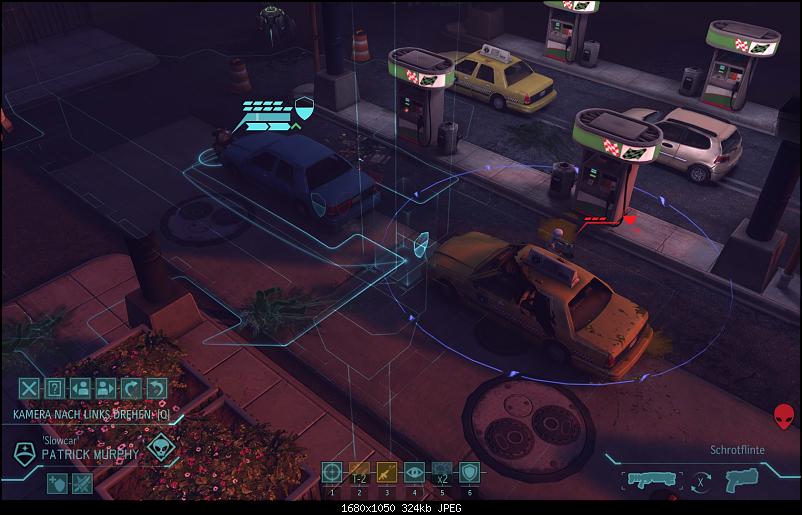The width and height of the screenshot is (802, 515).
Task: Select the crosshair fire ability
Action: [332, 473]
